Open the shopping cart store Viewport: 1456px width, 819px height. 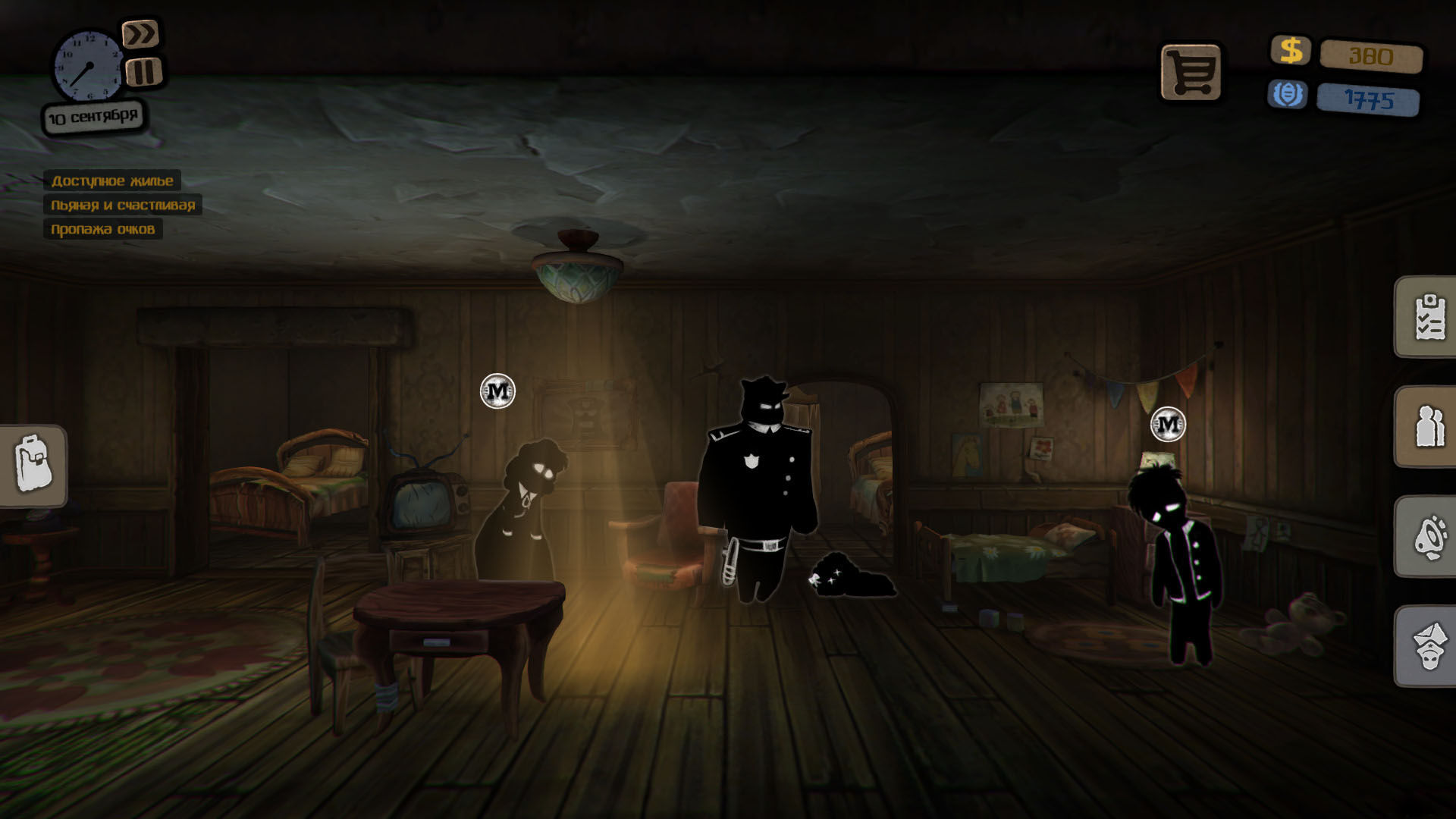pyautogui.click(x=1191, y=73)
